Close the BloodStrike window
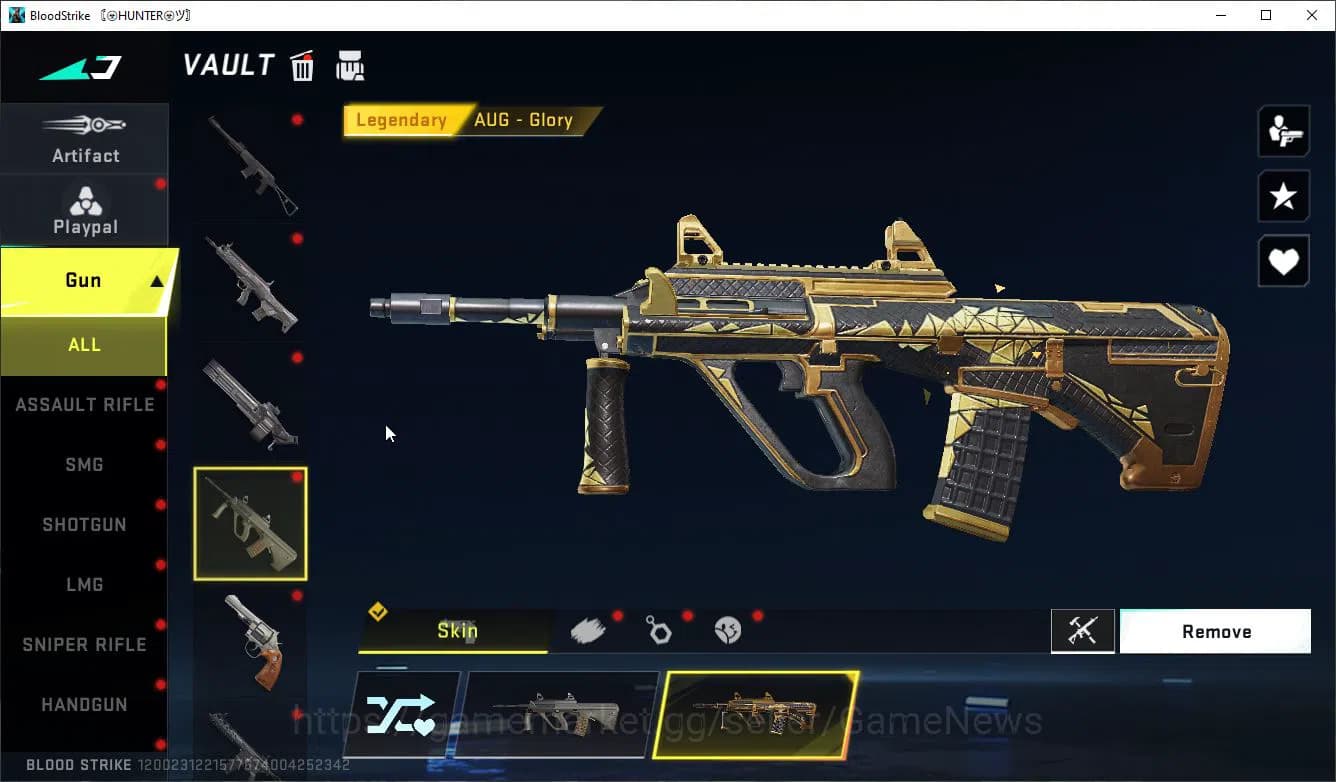1336x782 pixels. point(1312,15)
